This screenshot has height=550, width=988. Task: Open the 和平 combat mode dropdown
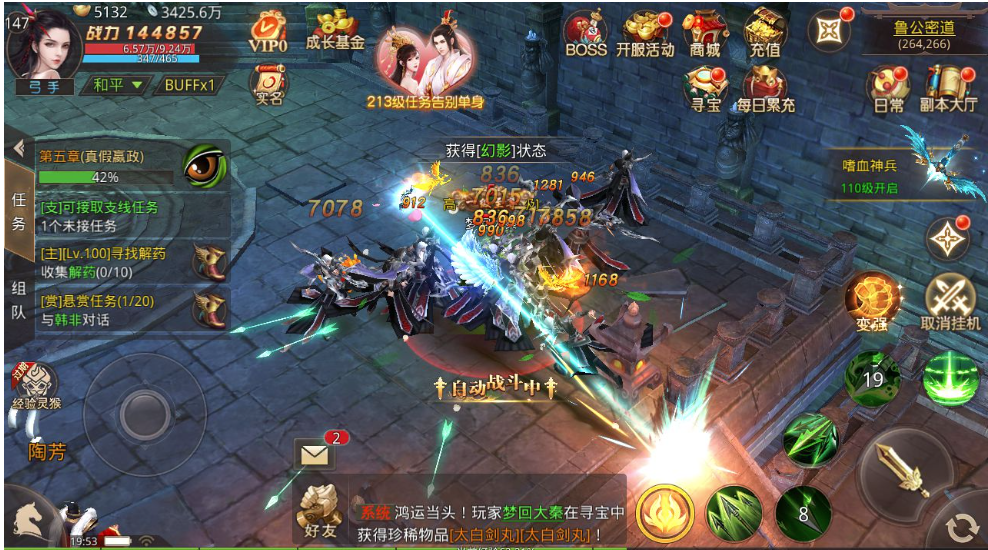click(118, 86)
